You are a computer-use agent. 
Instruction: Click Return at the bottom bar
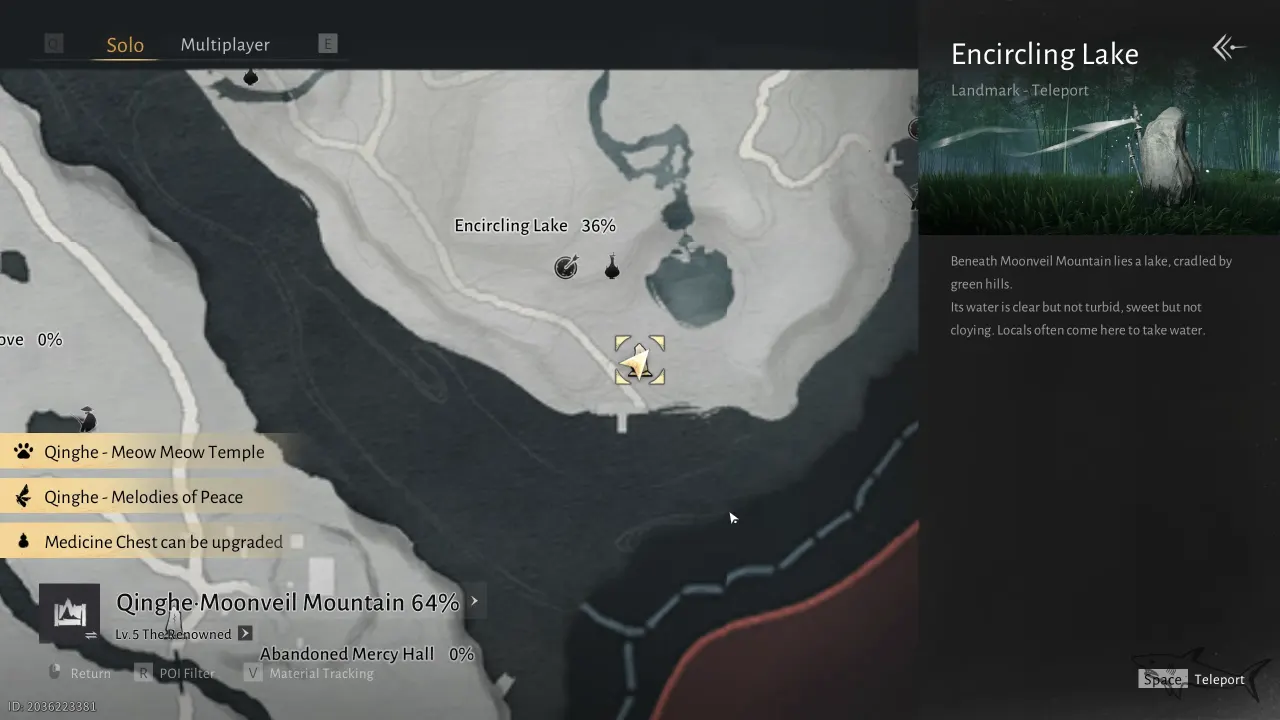point(88,672)
